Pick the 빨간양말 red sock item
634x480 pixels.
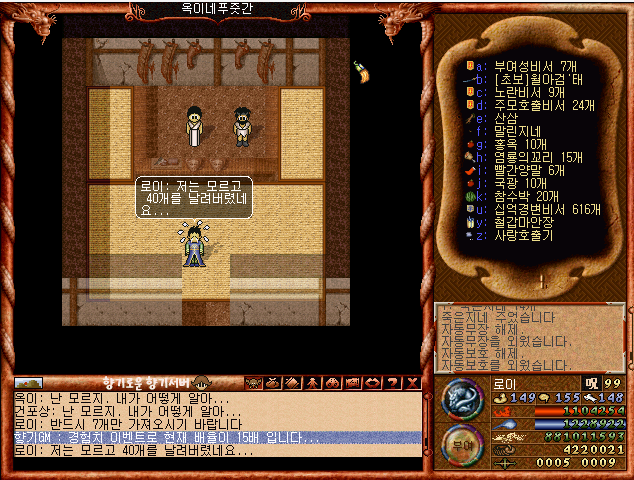530,170
